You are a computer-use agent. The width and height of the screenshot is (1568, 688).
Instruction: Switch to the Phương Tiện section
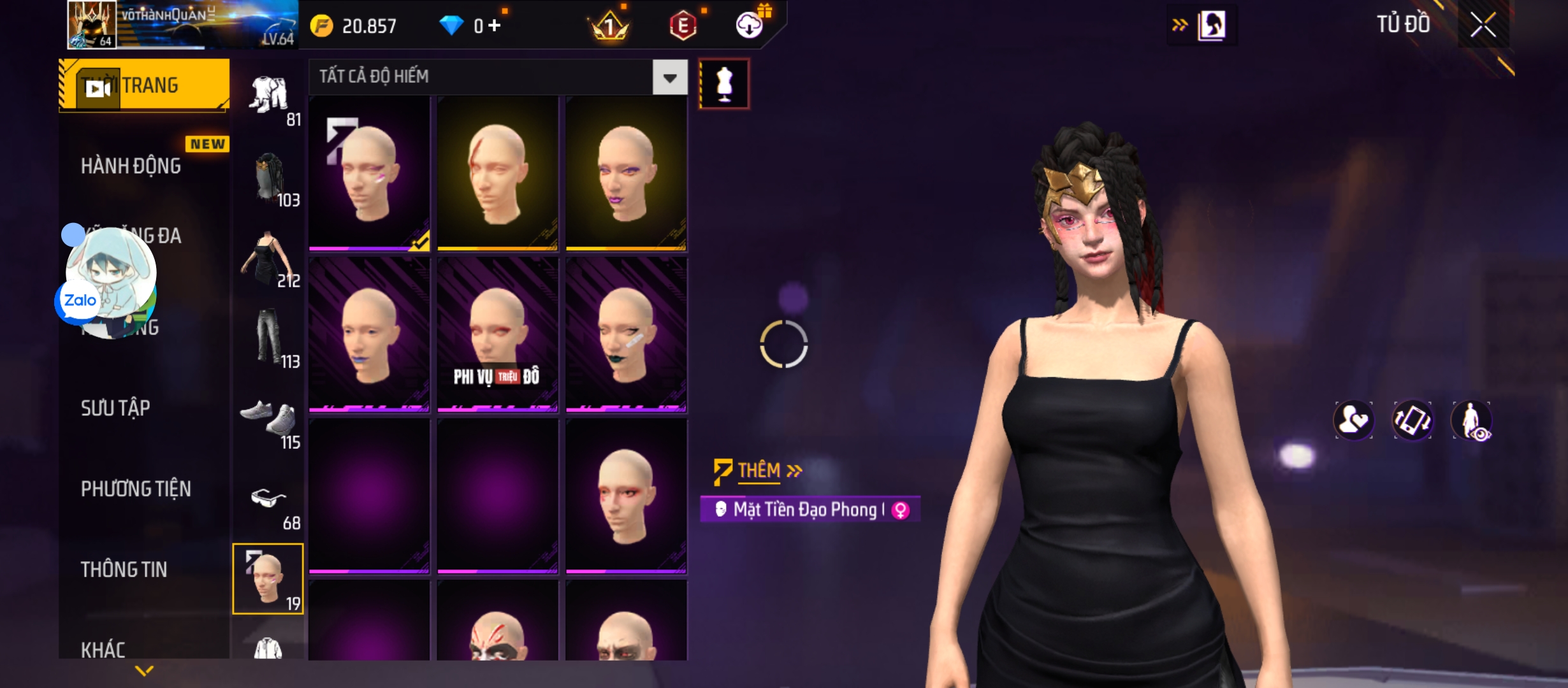click(136, 489)
